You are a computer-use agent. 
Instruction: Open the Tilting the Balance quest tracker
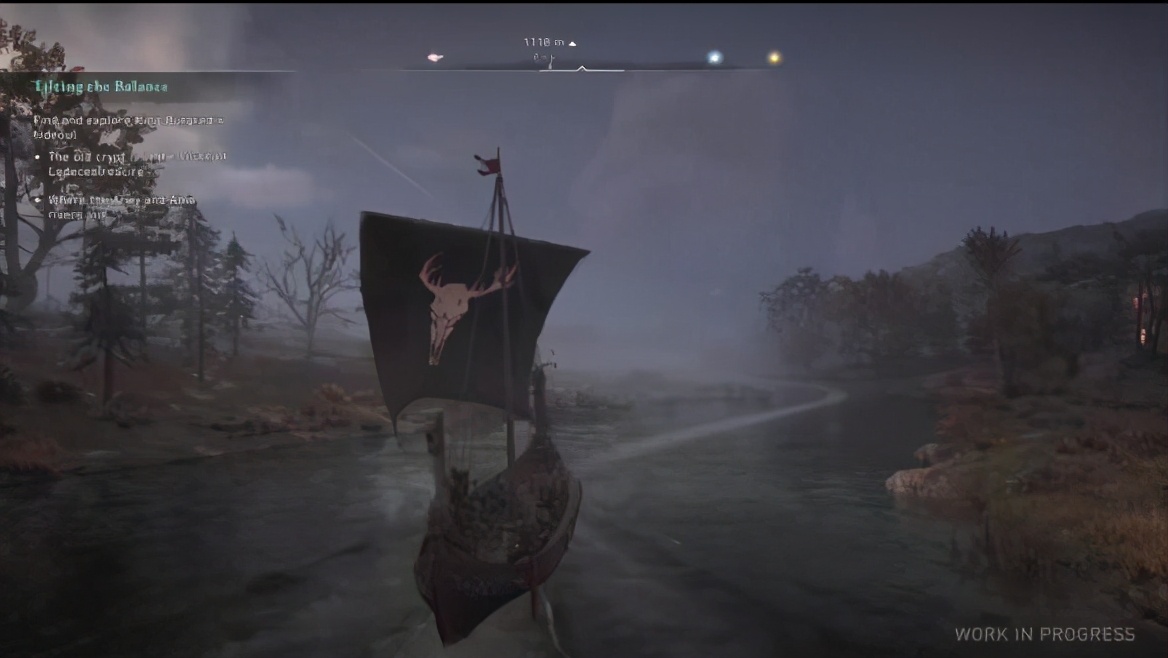click(x=100, y=87)
